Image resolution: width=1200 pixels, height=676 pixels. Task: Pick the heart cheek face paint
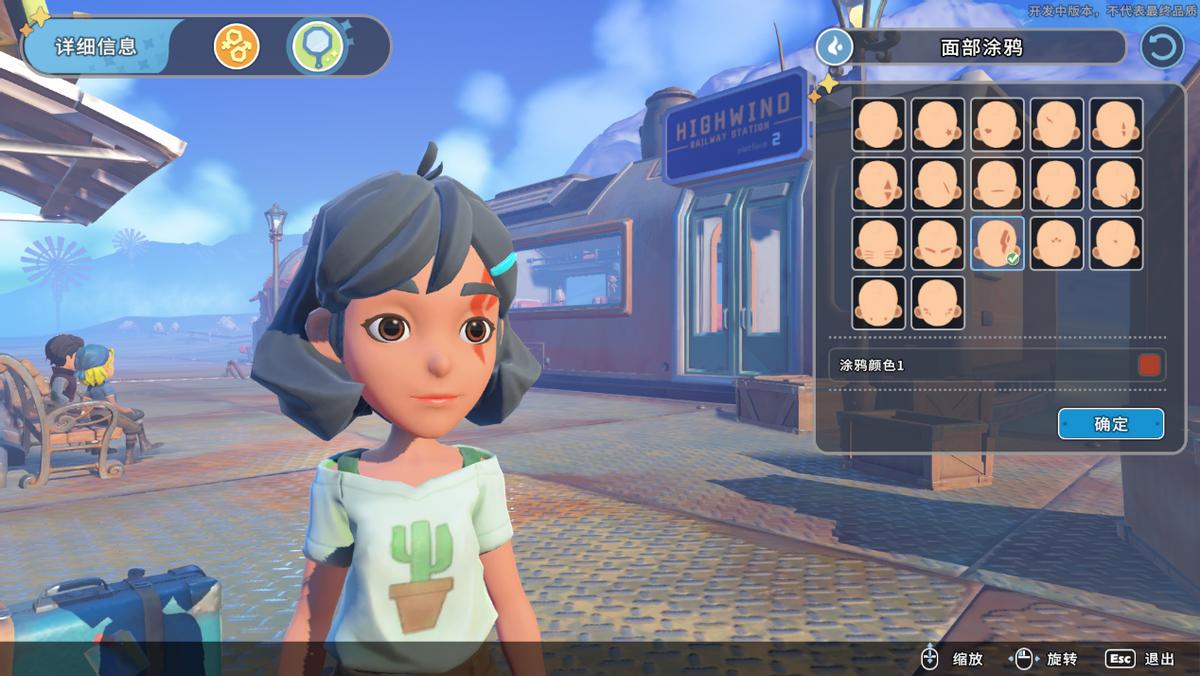coord(997,124)
